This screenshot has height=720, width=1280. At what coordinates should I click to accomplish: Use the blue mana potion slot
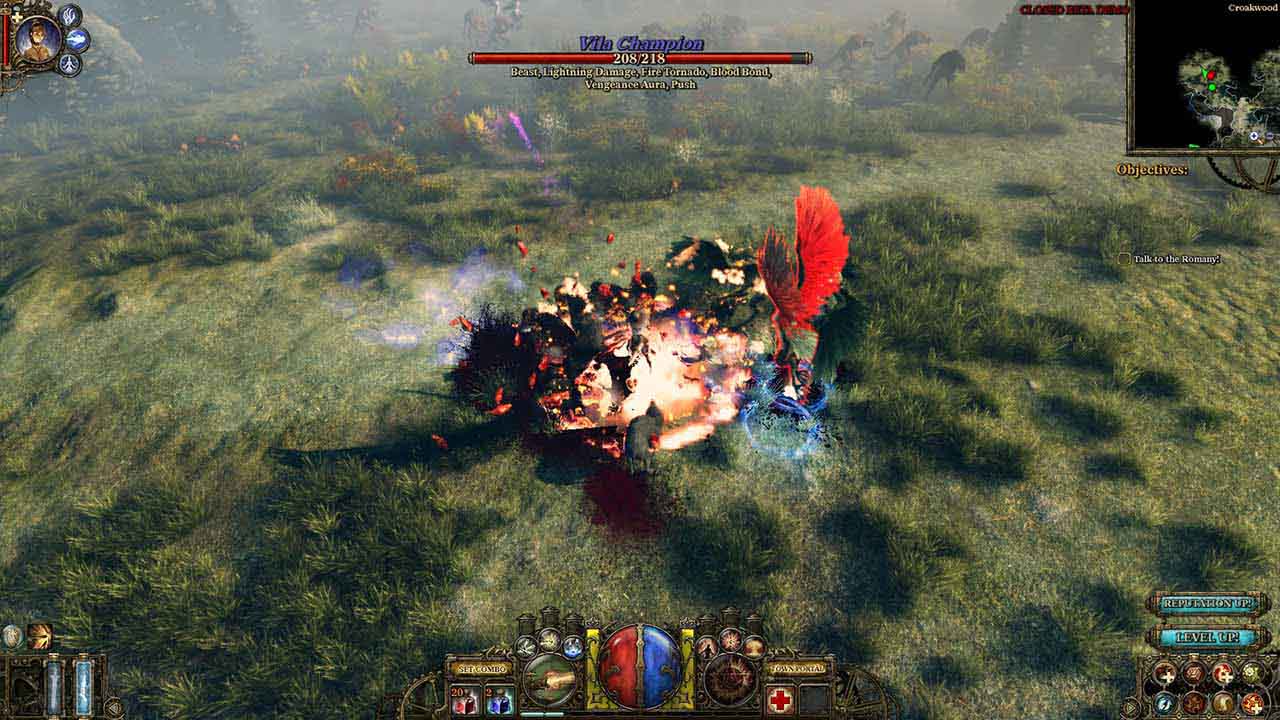coord(499,700)
